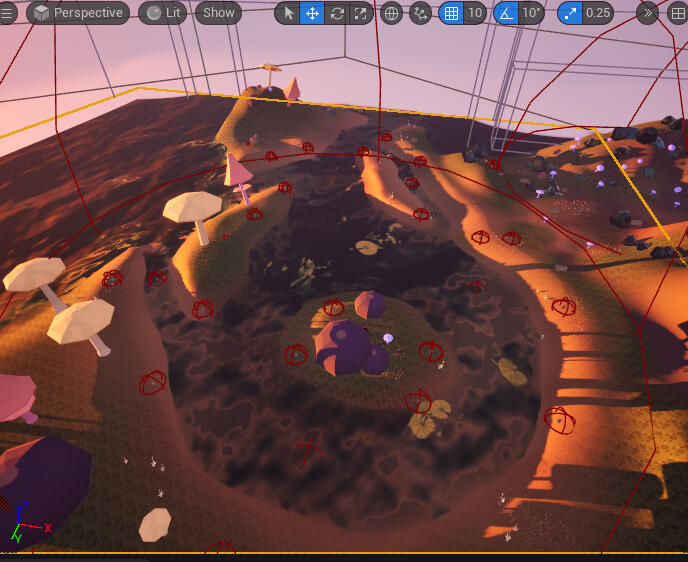Open the Show flags menu
Viewport: 688px width, 562px height.
(x=218, y=13)
